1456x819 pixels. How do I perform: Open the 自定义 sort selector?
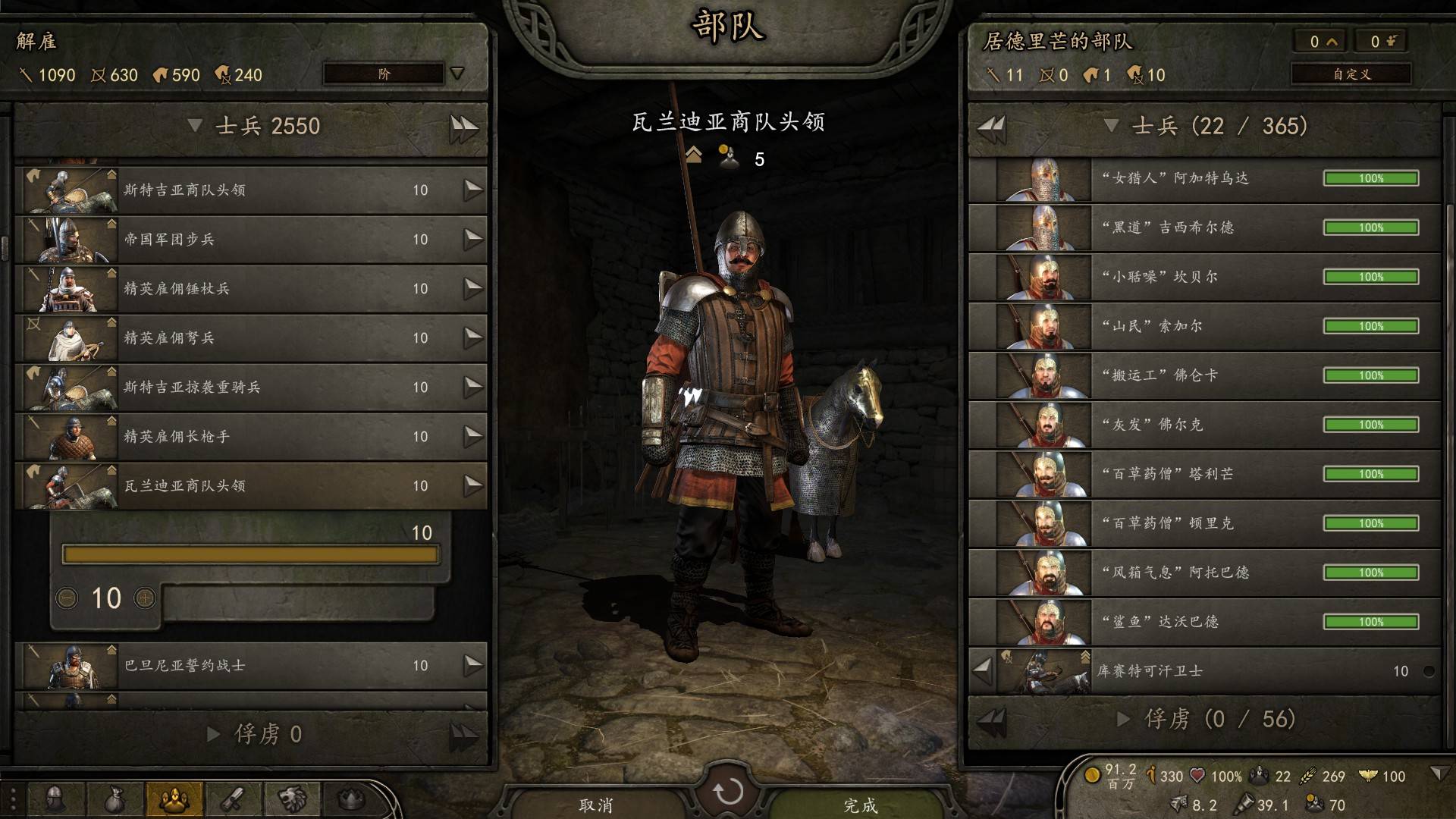click(1351, 74)
